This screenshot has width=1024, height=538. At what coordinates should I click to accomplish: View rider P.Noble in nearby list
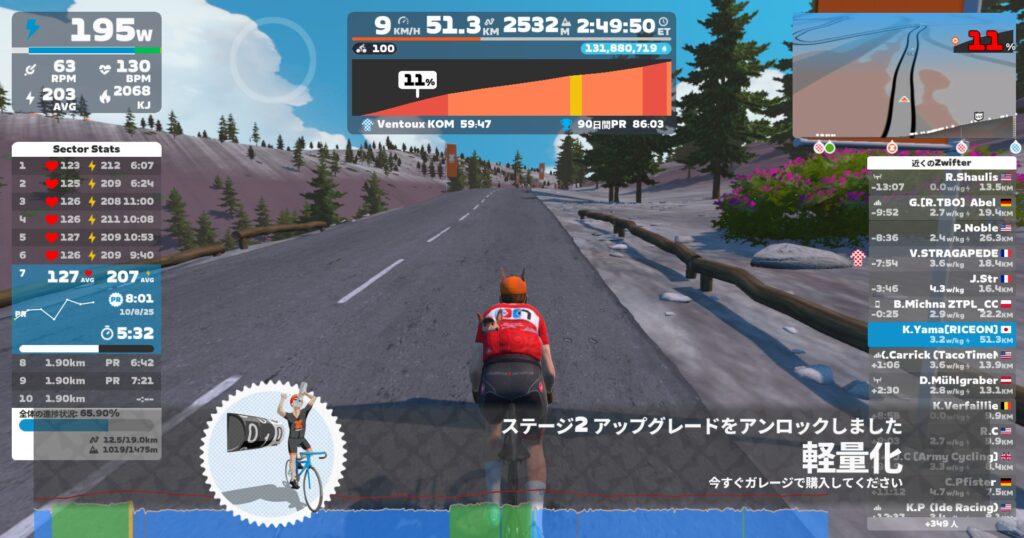(943, 233)
